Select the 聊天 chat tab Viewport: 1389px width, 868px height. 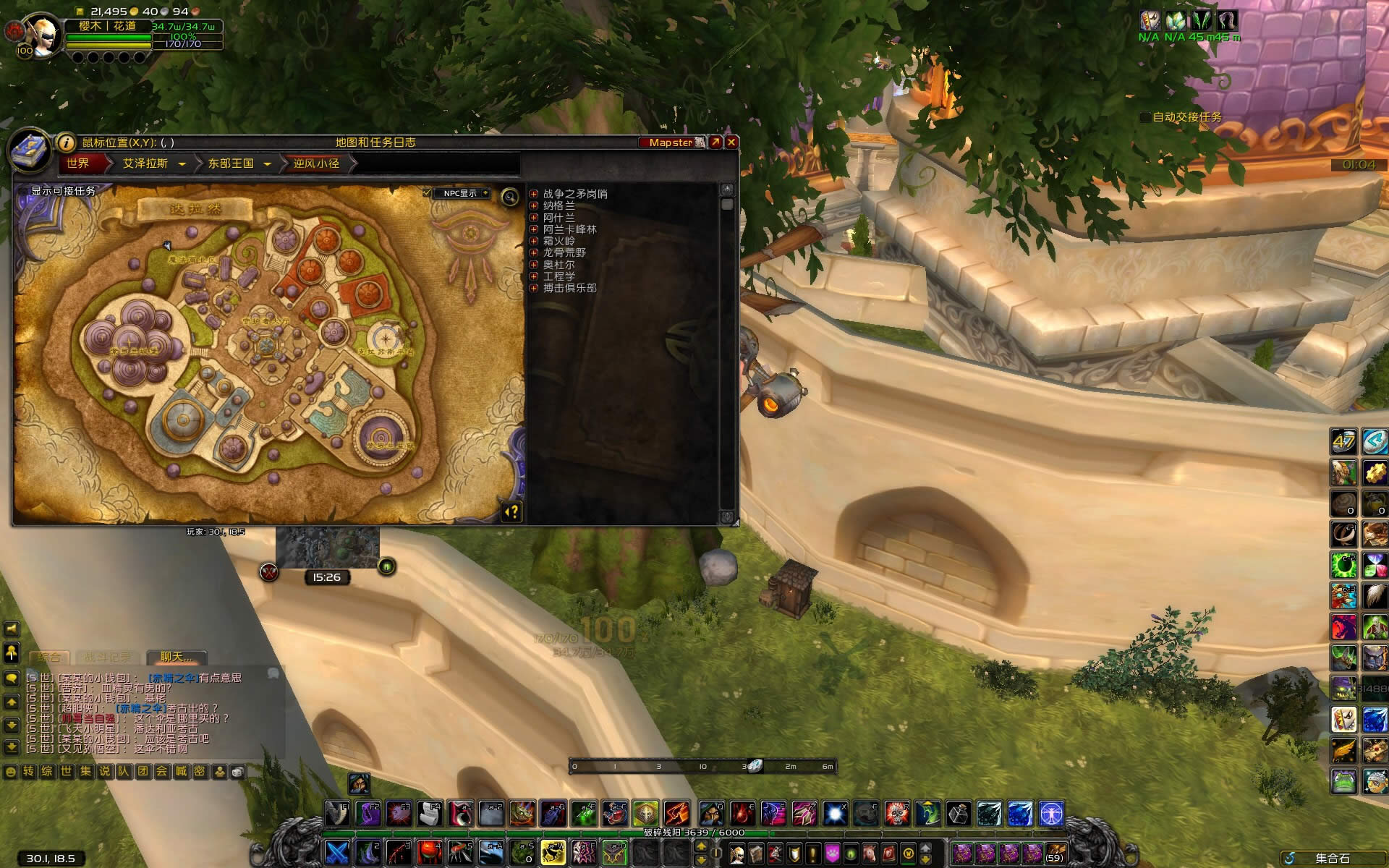[x=176, y=657]
